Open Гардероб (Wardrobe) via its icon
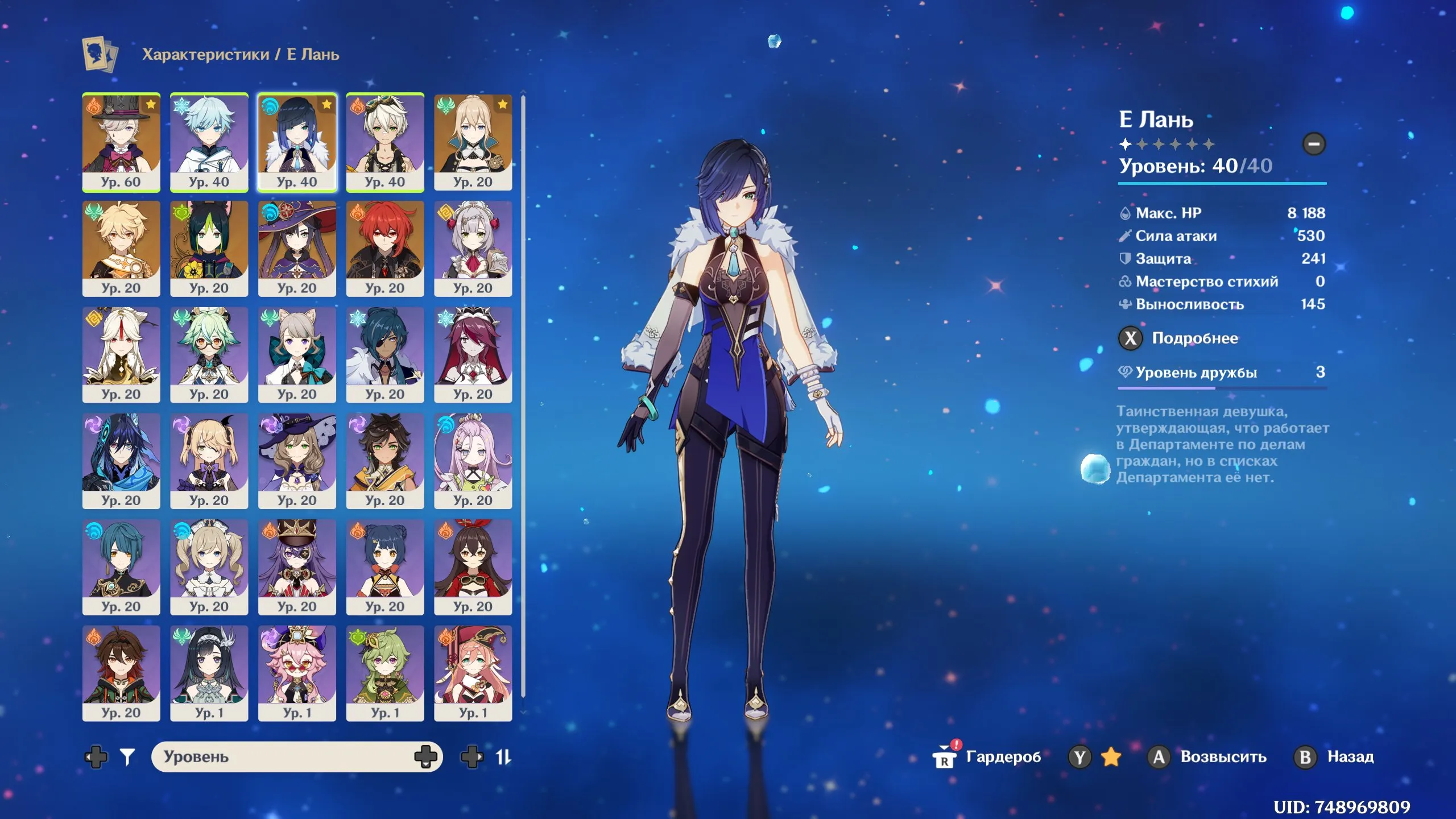The image size is (1456, 819). click(x=944, y=756)
